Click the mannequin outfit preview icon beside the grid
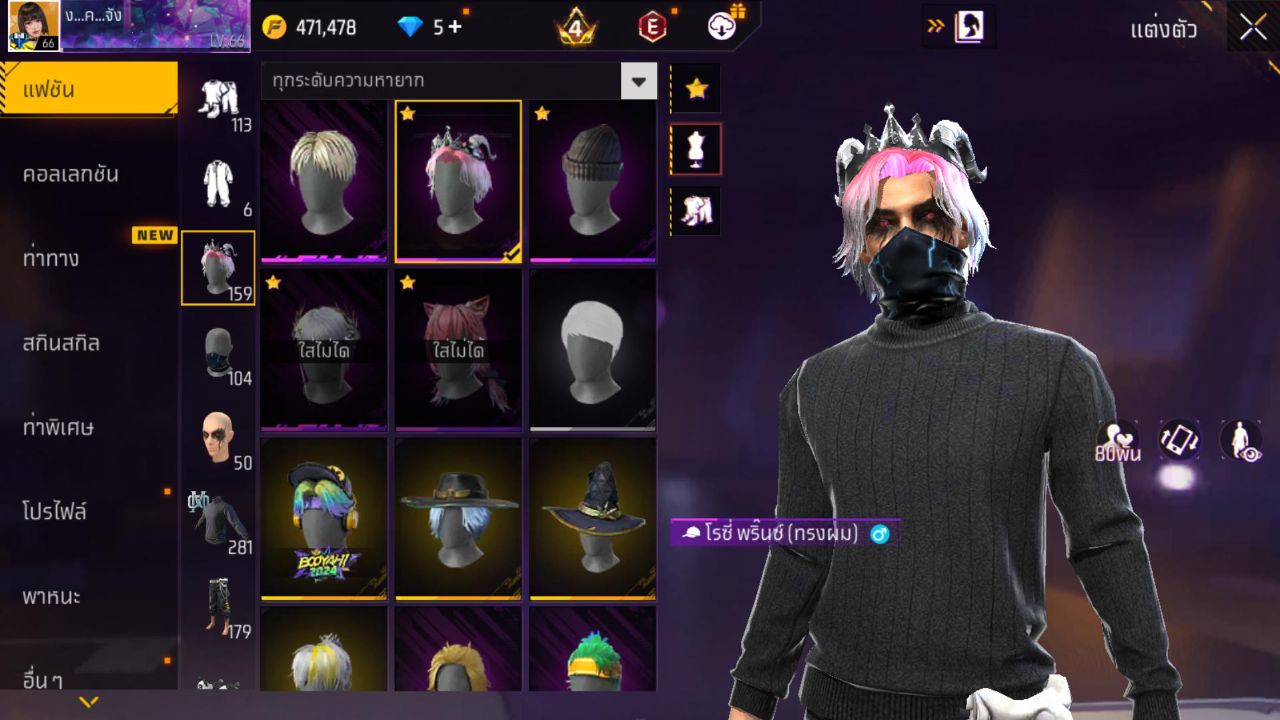This screenshot has height=720, width=1280. [695, 148]
